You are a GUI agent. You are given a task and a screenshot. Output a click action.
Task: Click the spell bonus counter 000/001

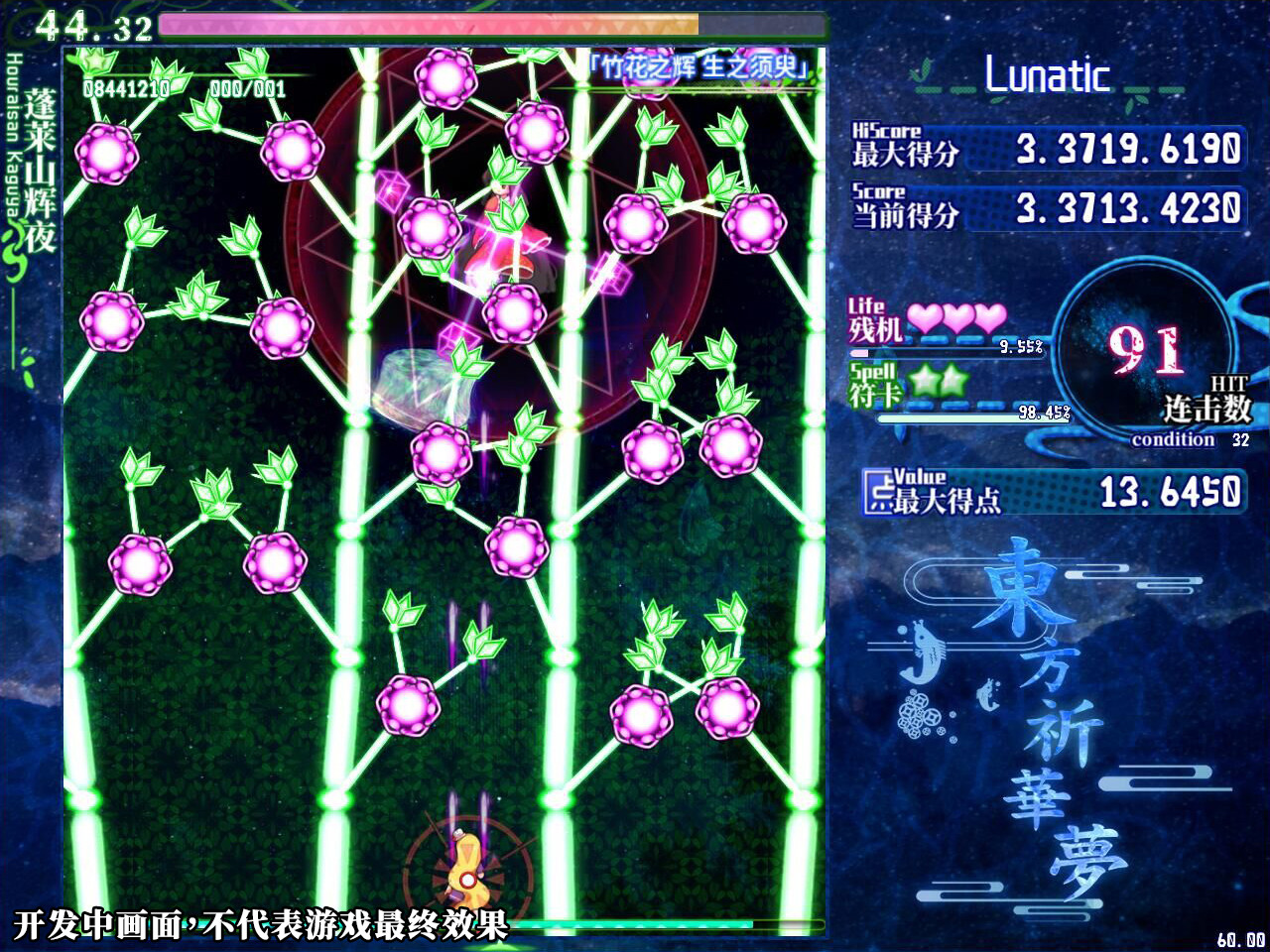pos(246,87)
